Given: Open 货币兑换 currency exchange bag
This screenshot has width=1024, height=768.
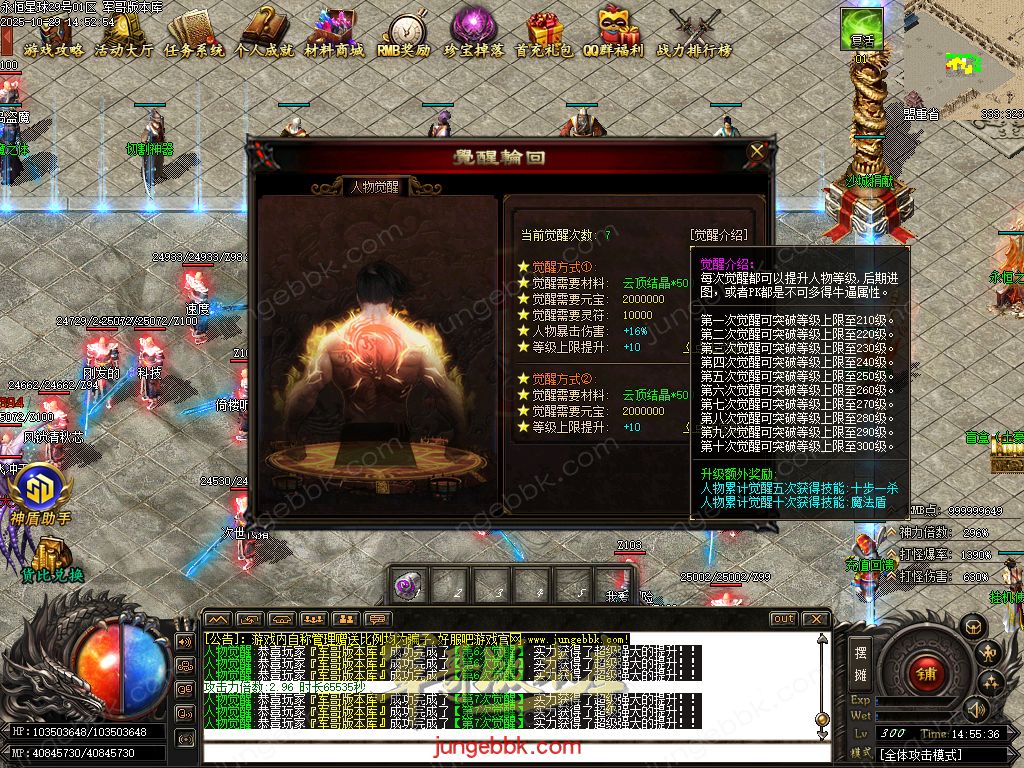Looking at the screenshot, I should pos(51,558).
